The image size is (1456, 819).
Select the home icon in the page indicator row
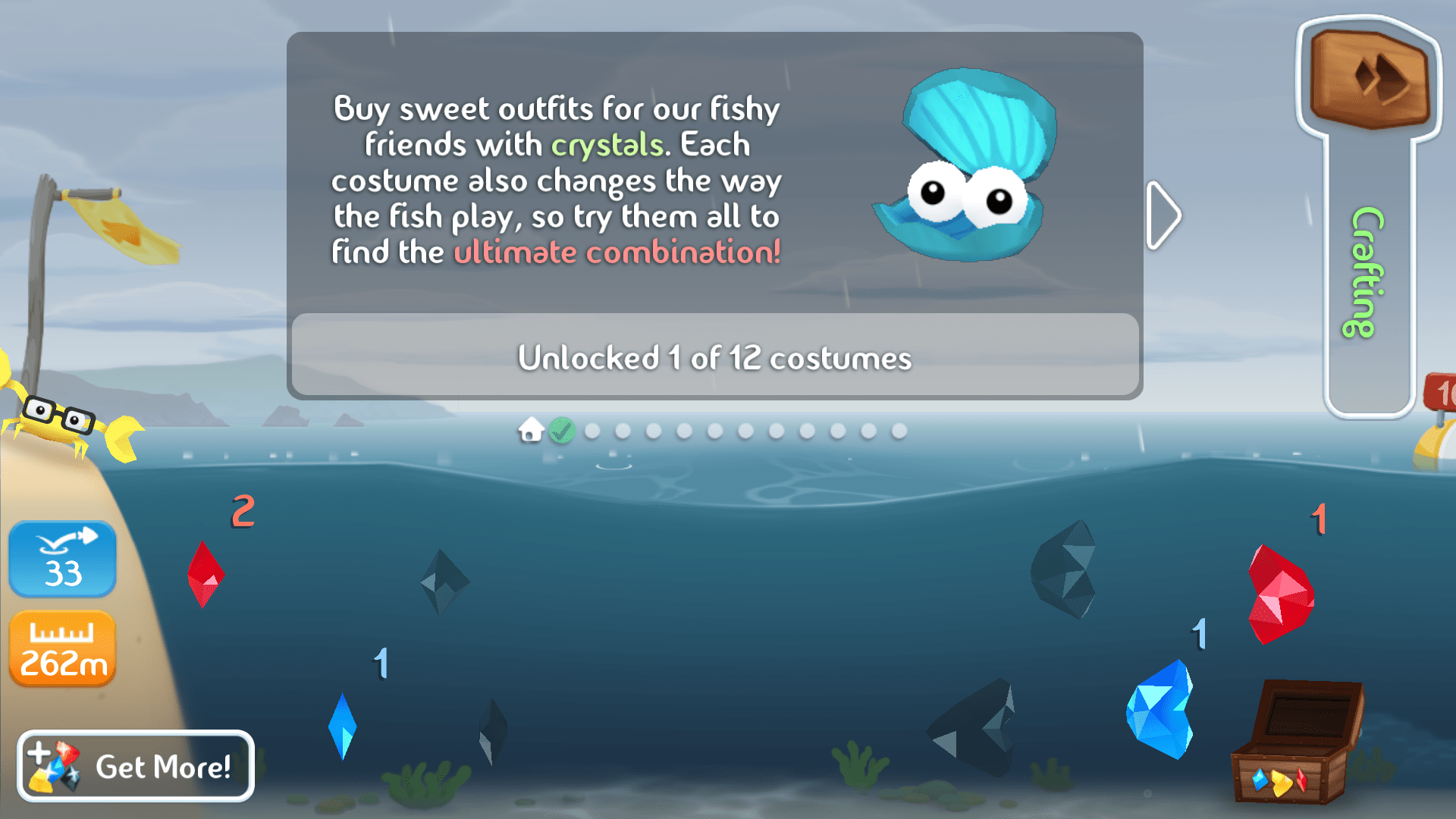pyautogui.click(x=531, y=431)
